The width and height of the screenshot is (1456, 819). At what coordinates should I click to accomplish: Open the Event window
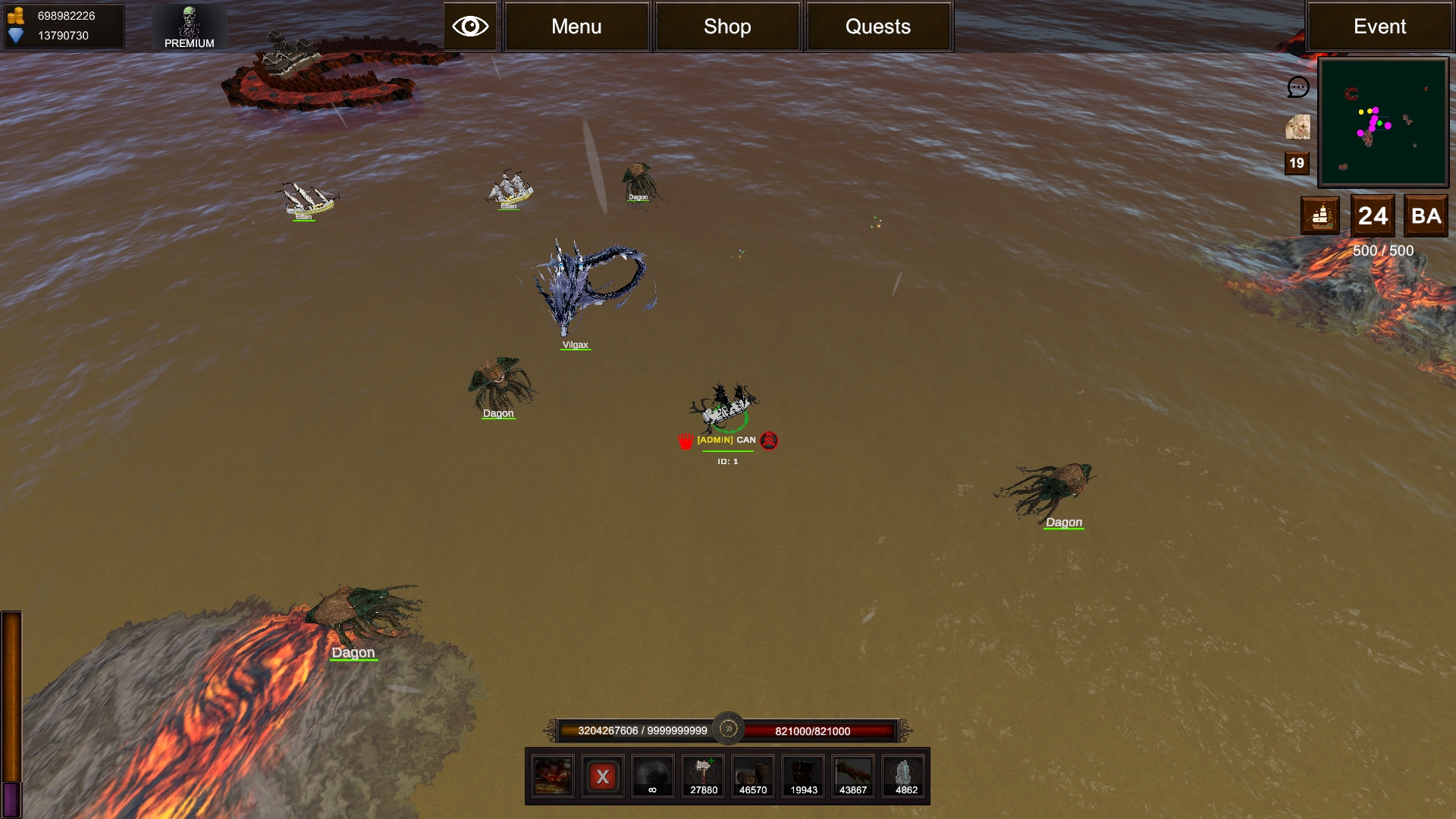pos(1379,27)
